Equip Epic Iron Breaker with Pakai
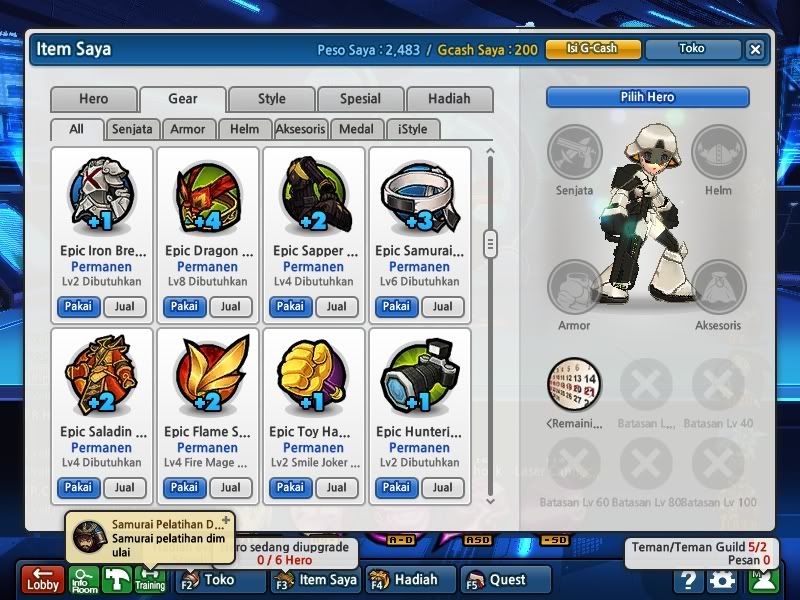Screen dimensions: 800x600 (78, 307)
